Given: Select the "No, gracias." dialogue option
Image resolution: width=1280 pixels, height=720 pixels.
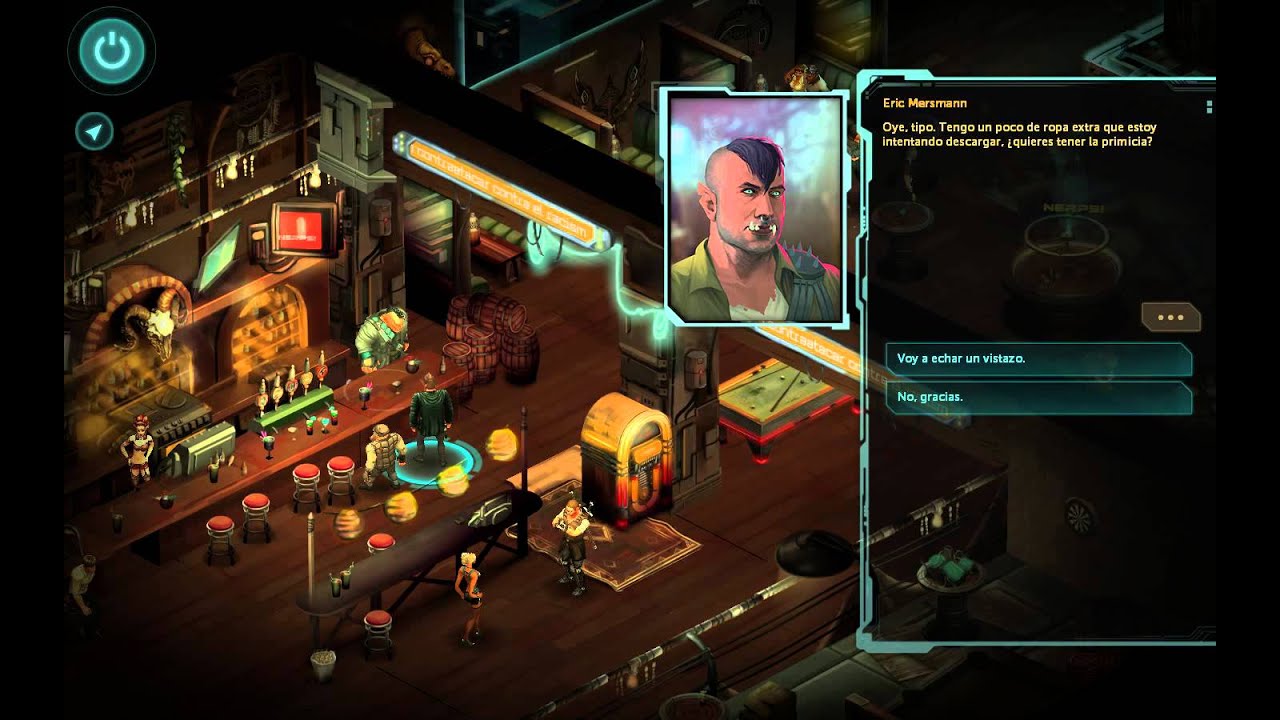Looking at the screenshot, I should point(1038,397).
